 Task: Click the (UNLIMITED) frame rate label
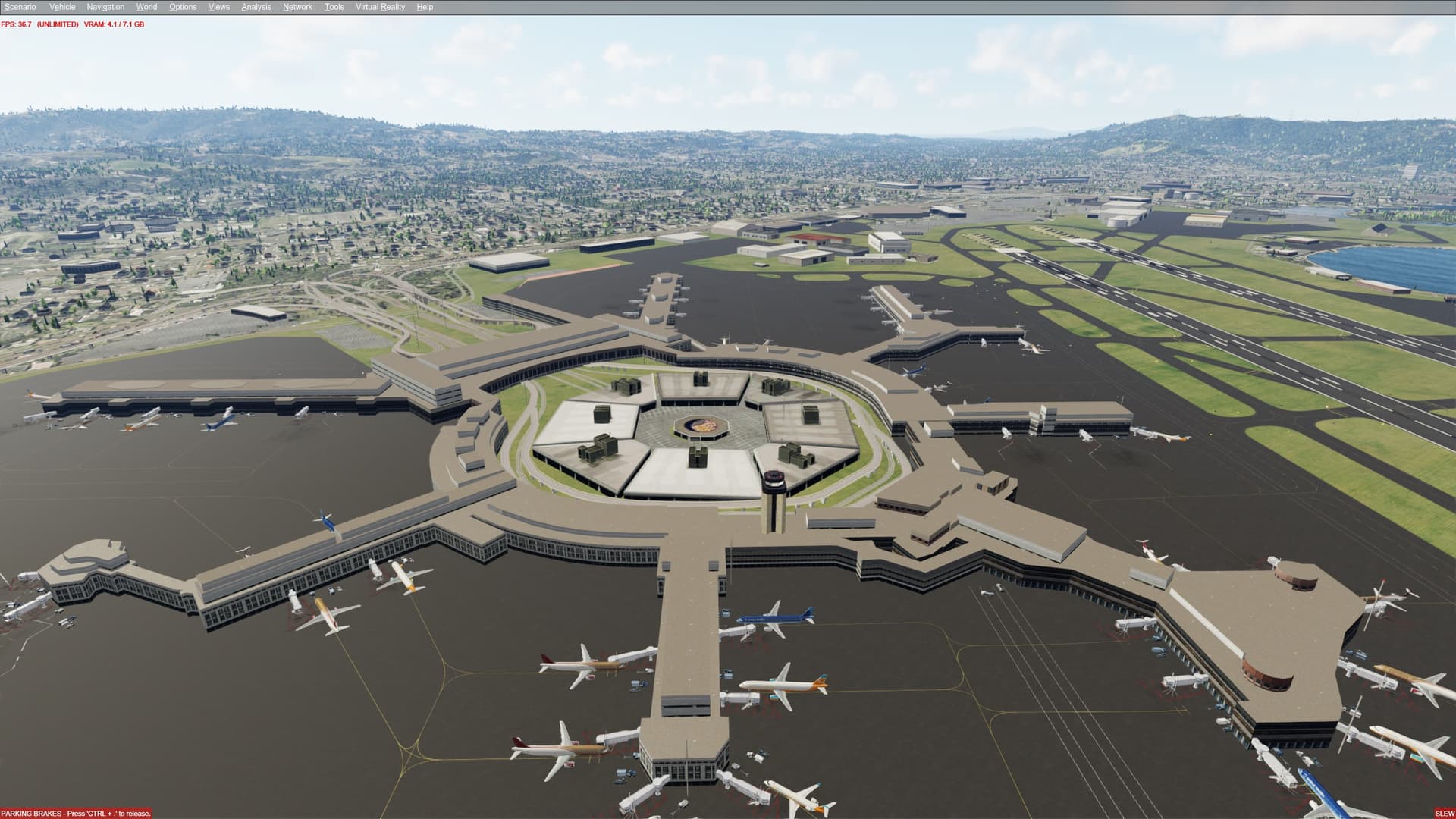[58, 24]
